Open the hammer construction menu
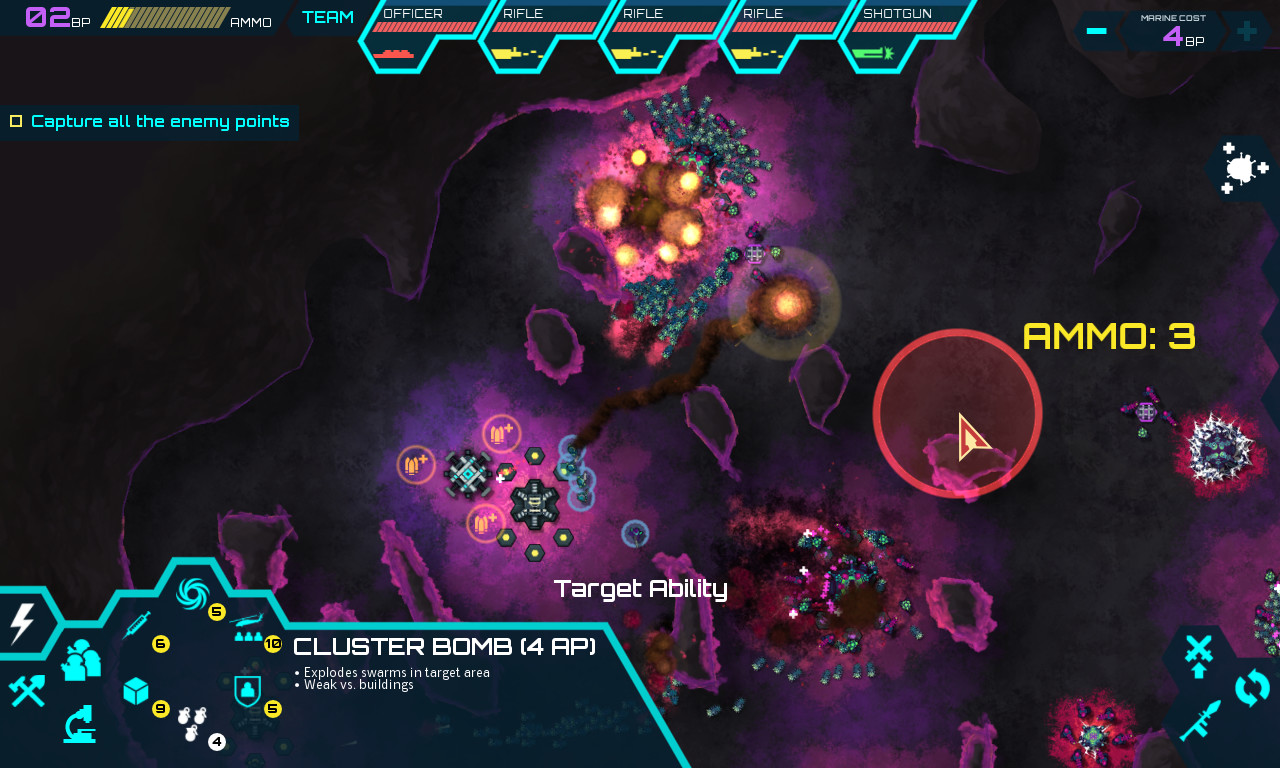The image size is (1280, 768). click(x=27, y=692)
